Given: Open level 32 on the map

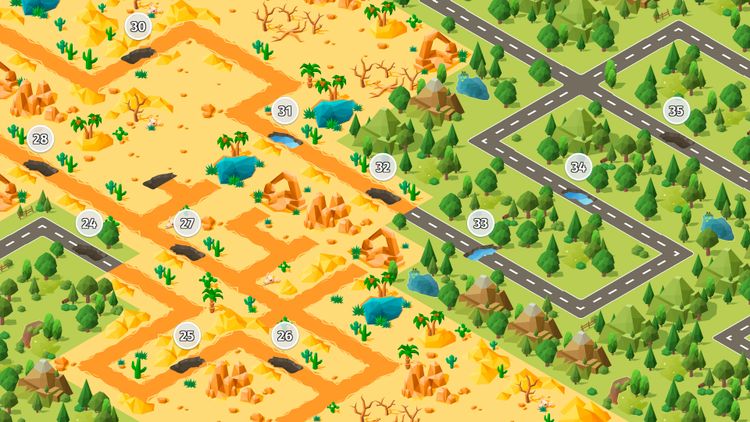Looking at the screenshot, I should point(382,167).
